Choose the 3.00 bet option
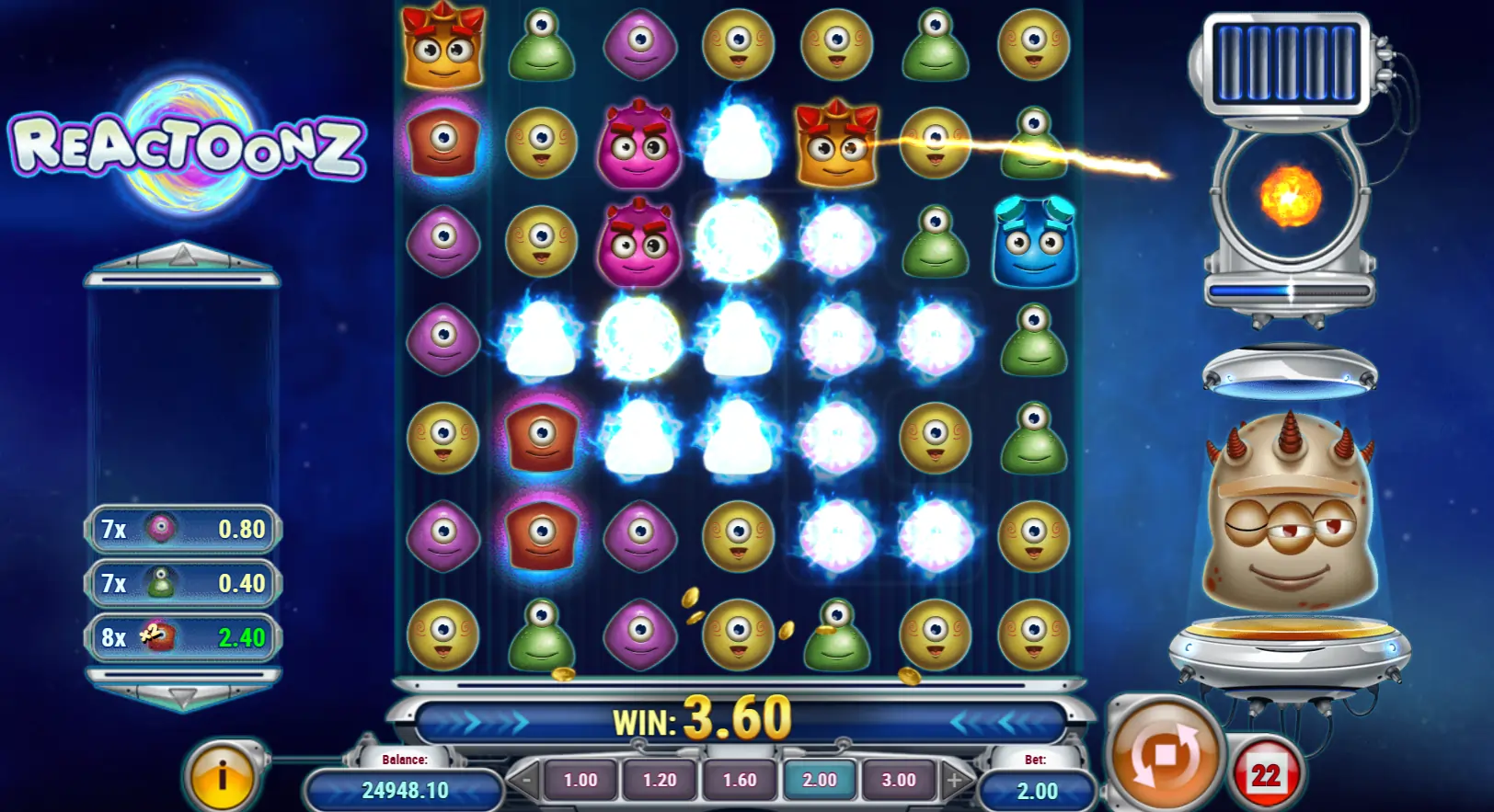 [x=899, y=781]
